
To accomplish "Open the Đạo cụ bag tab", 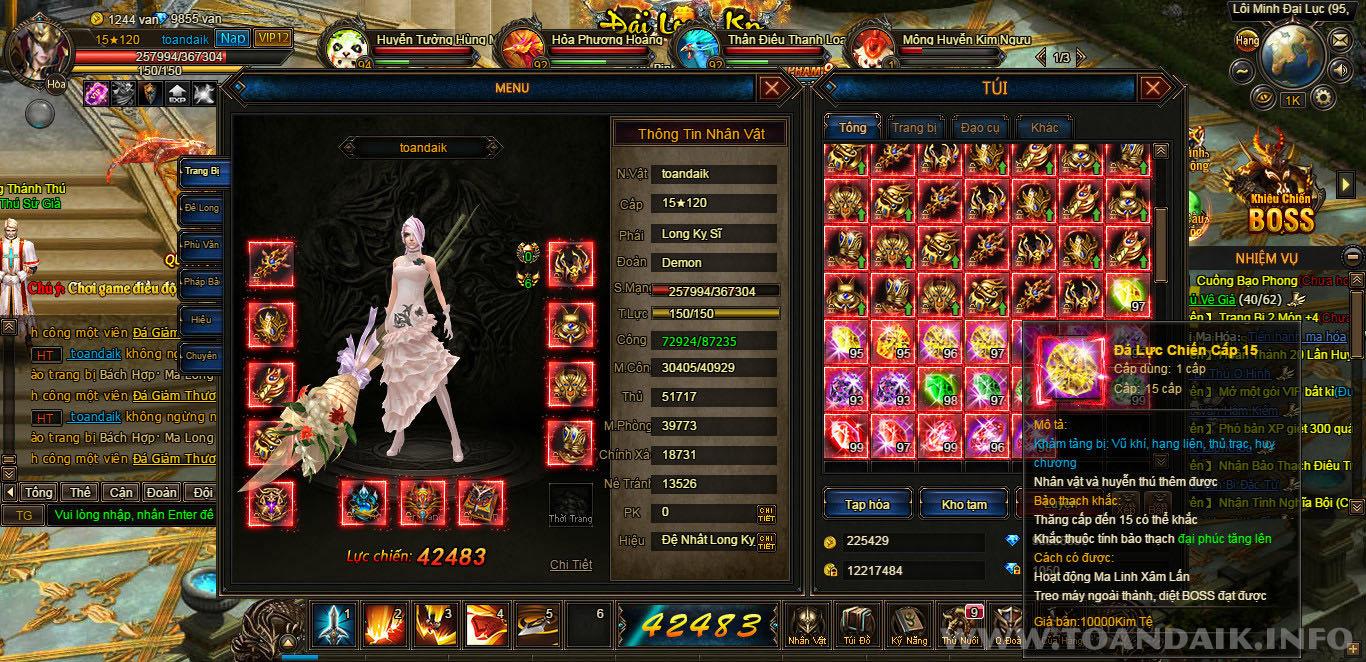I will [979, 128].
